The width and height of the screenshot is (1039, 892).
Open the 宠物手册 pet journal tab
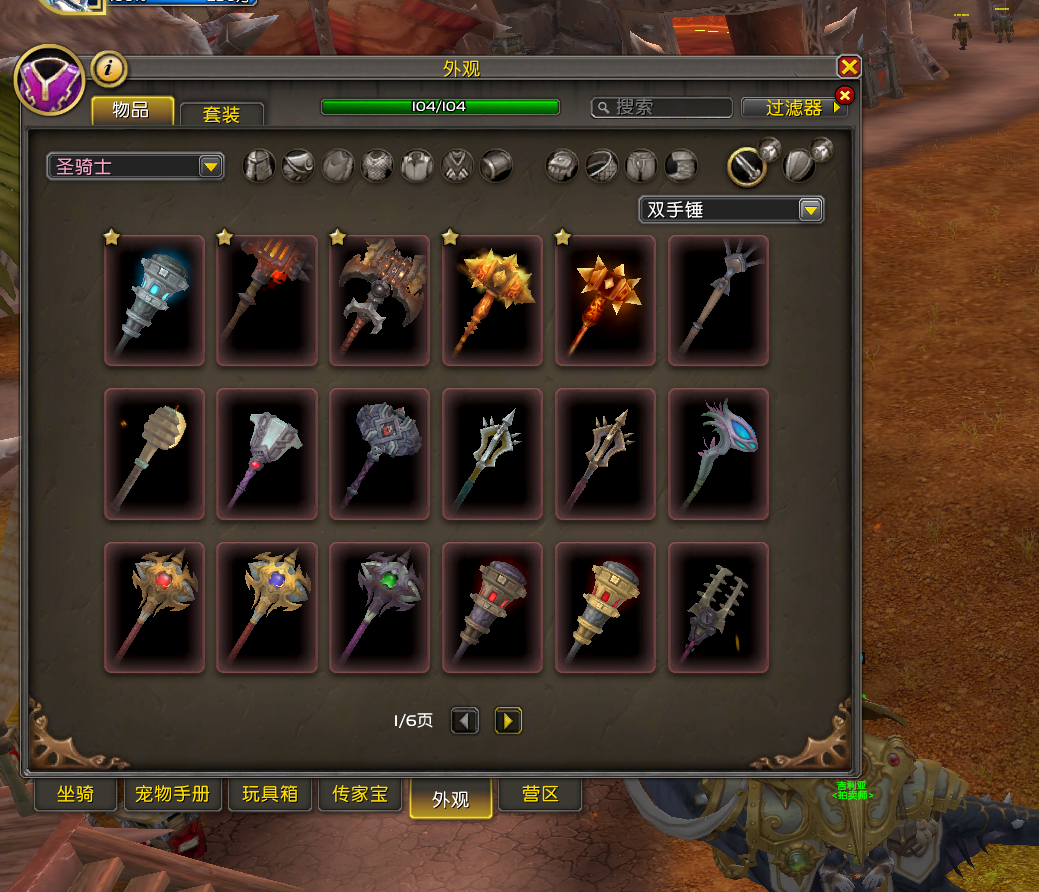point(173,795)
